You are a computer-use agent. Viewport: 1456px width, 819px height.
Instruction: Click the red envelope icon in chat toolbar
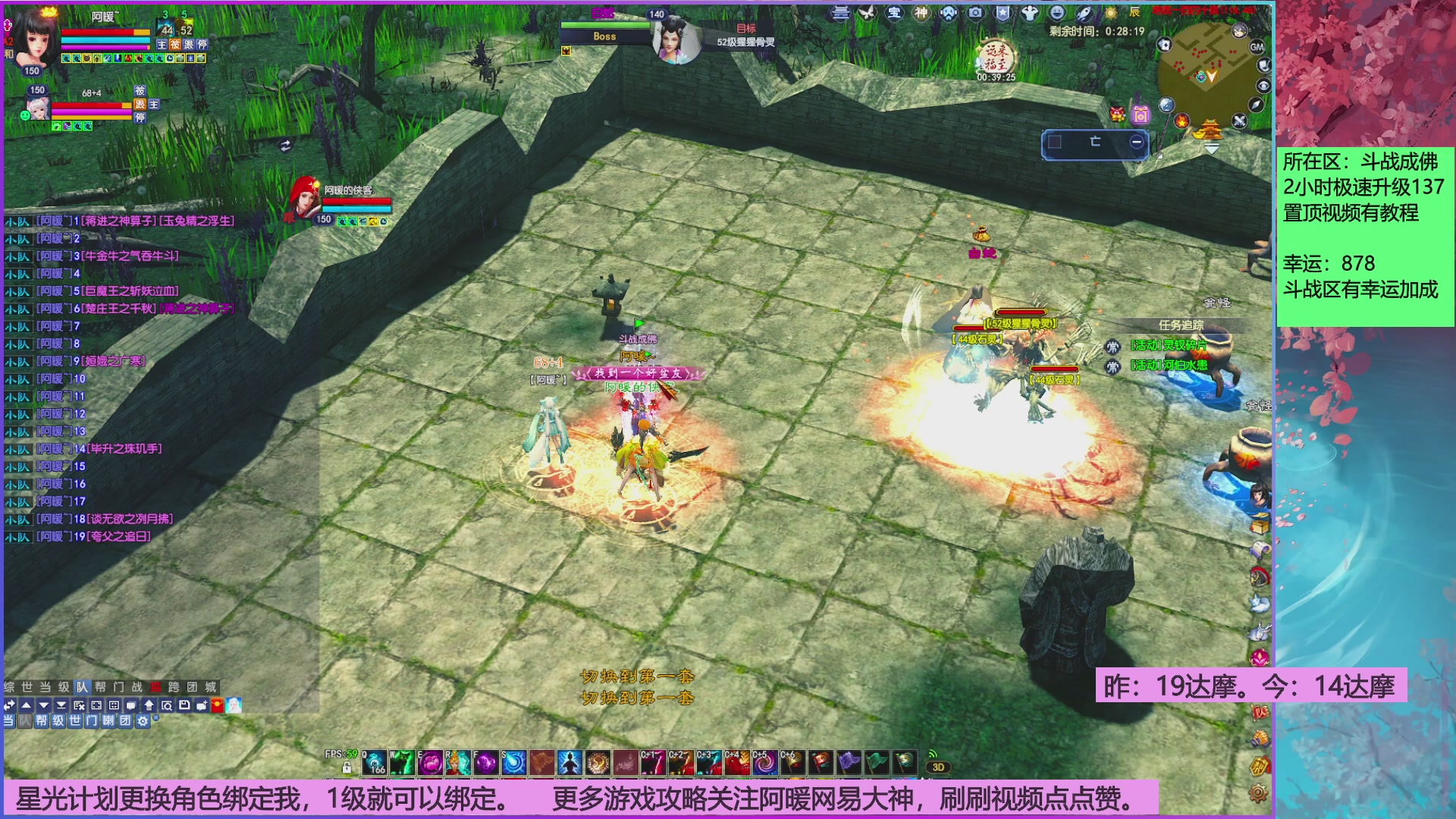point(218,704)
